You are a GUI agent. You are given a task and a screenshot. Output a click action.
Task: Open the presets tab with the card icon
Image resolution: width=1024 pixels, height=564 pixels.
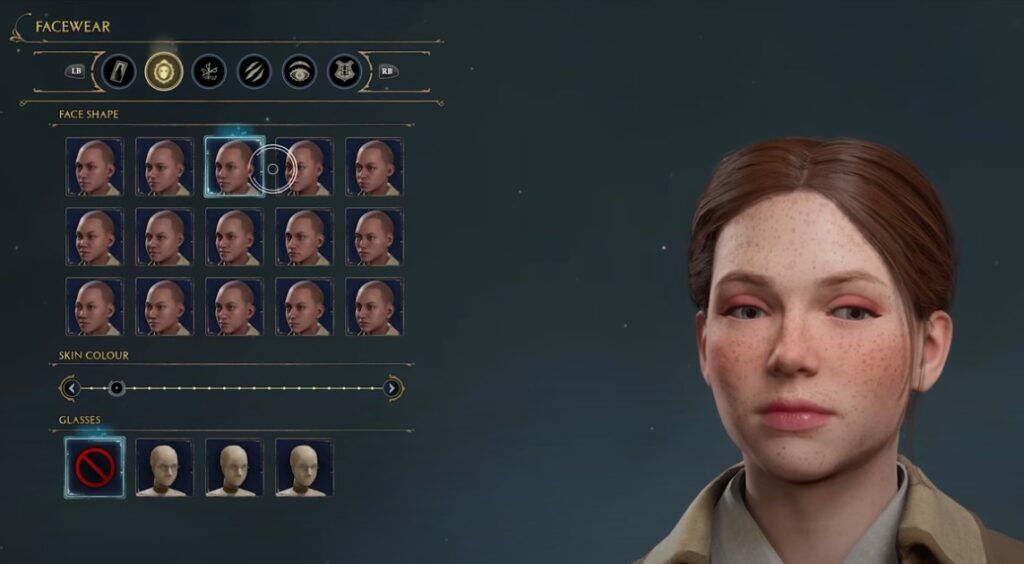click(119, 71)
